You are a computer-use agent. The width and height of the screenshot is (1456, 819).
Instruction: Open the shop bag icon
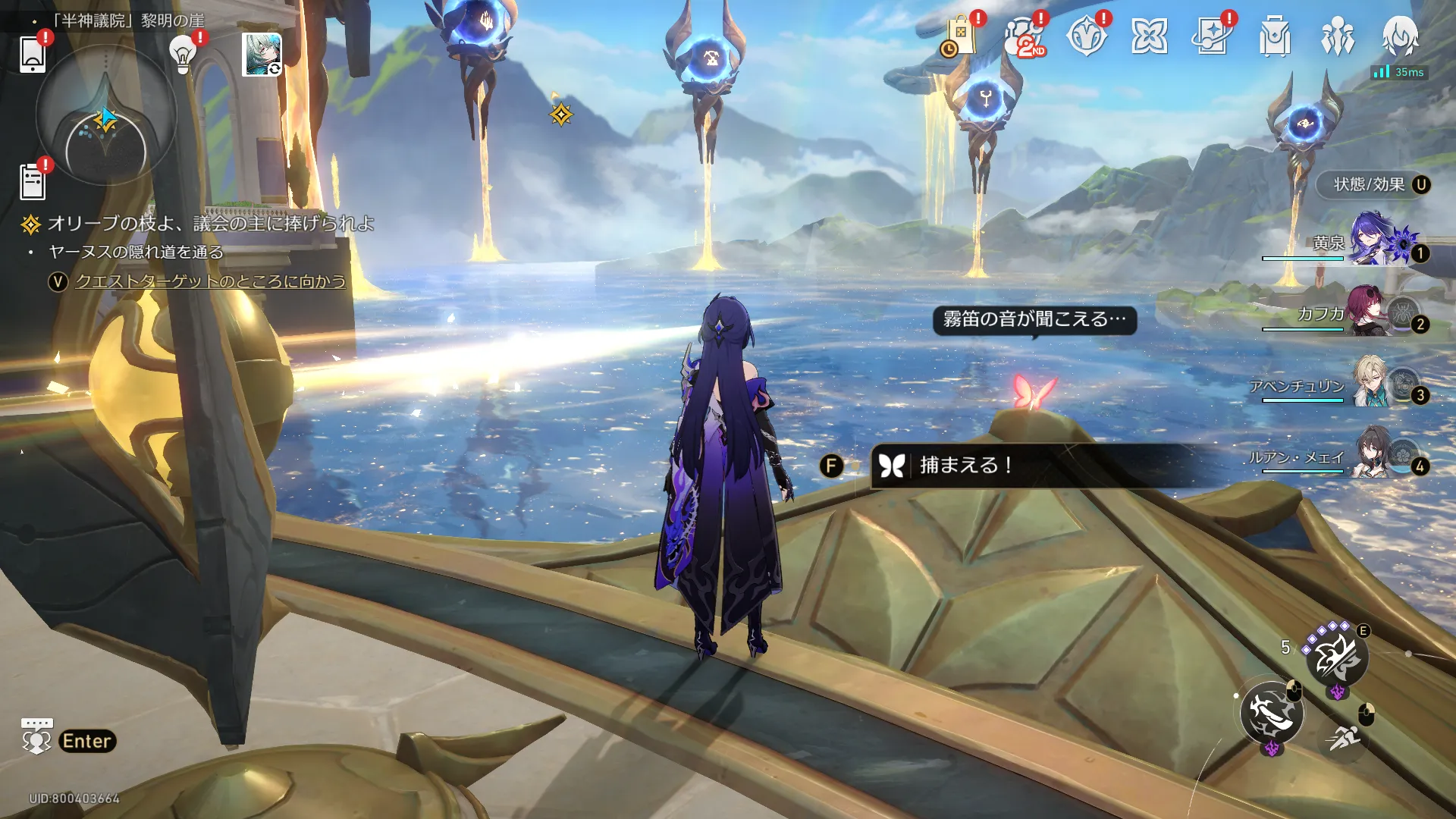pyautogui.click(x=959, y=36)
